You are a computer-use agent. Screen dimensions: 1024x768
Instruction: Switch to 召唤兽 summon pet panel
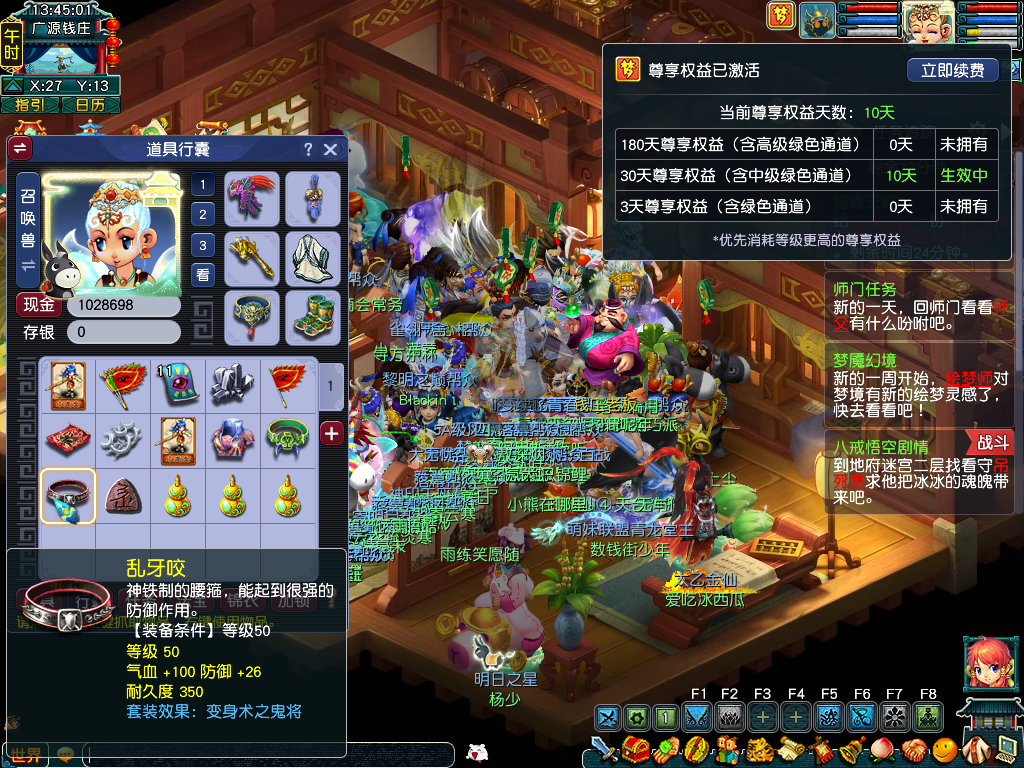click(x=28, y=230)
